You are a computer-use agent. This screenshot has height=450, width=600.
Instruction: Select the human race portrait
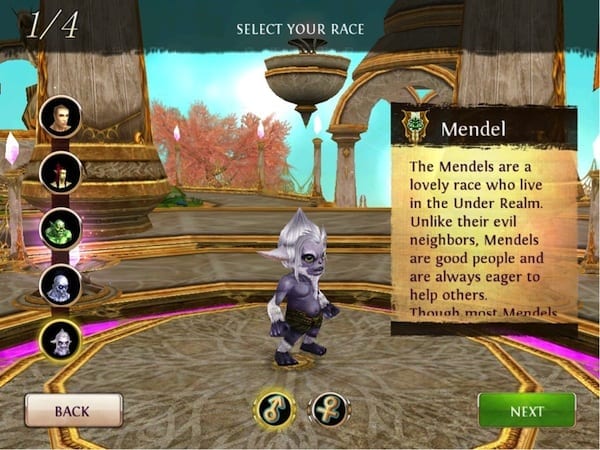click(60, 117)
